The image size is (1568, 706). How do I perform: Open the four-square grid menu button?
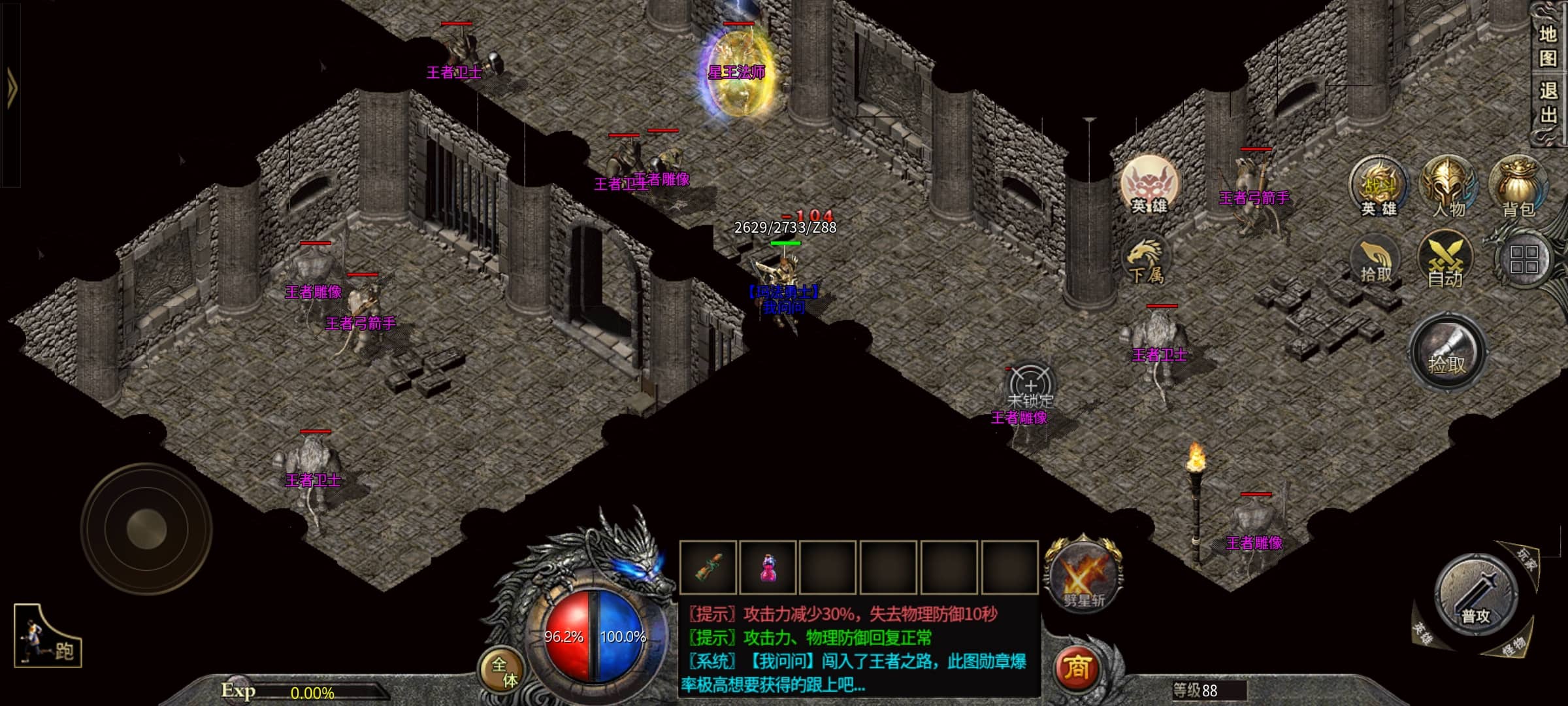point(1523,260)
